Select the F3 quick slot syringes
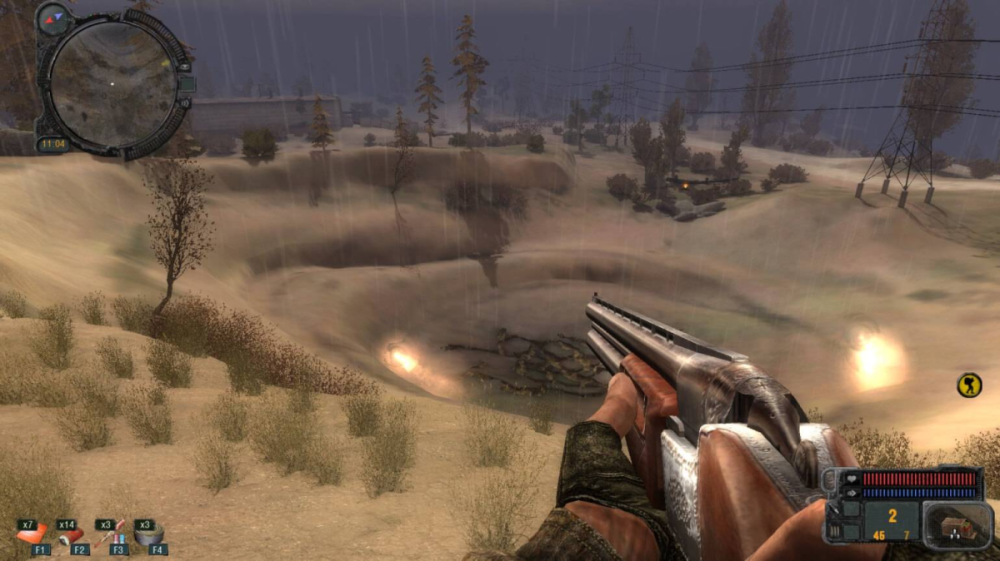The height and width of the screenshot is (561, 1000). click(x=111, y=534)
